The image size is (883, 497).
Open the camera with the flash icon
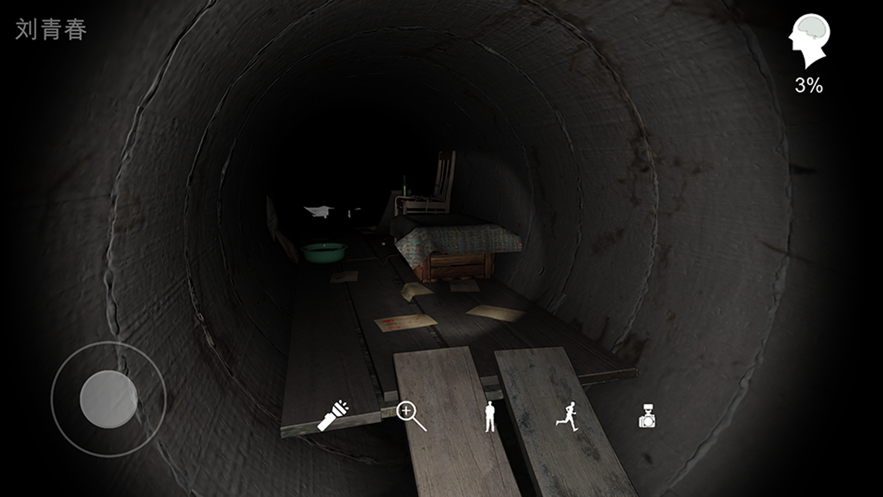pos(647,417)
